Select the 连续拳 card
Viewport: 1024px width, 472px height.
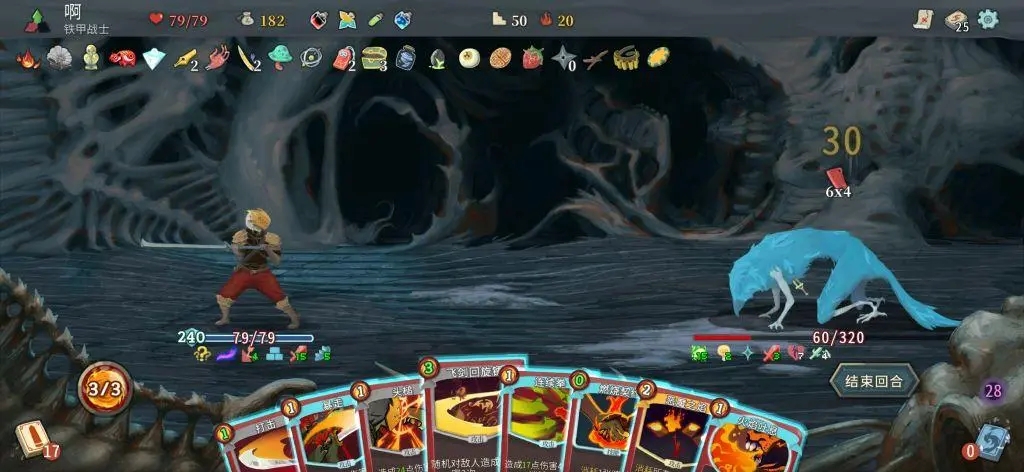click(538, 425)
